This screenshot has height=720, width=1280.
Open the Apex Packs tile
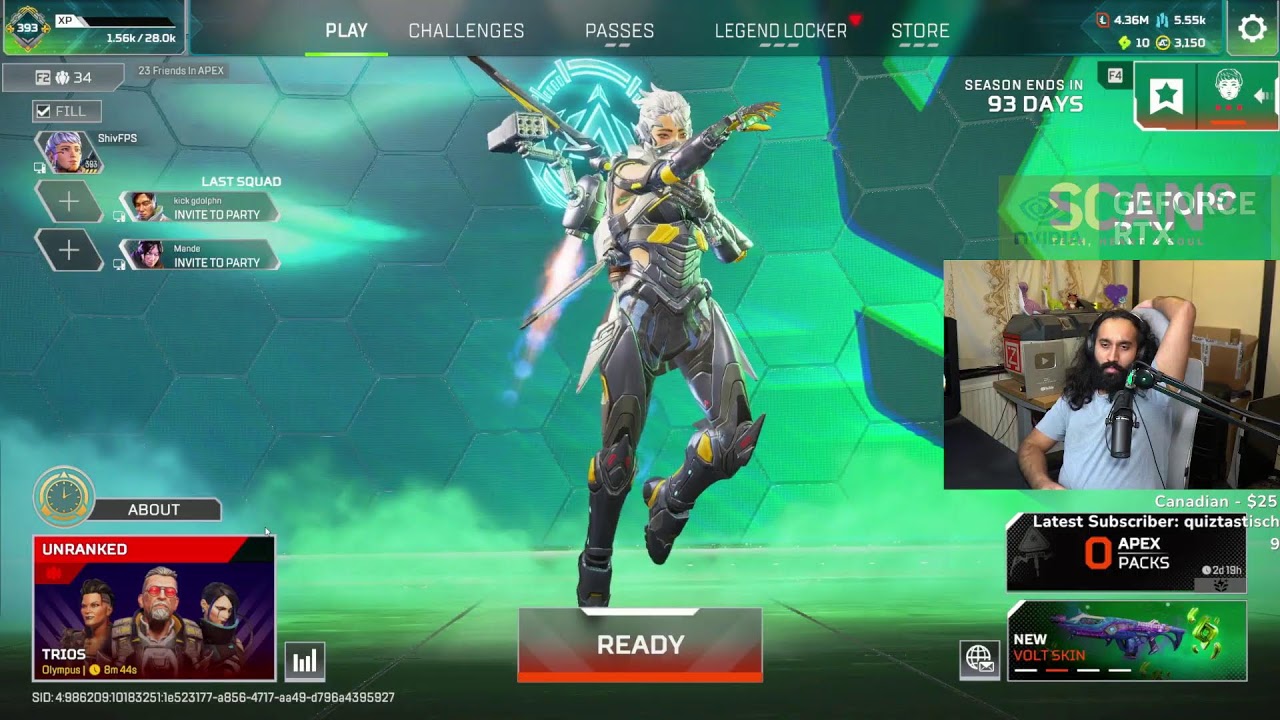click(1126, 554)
